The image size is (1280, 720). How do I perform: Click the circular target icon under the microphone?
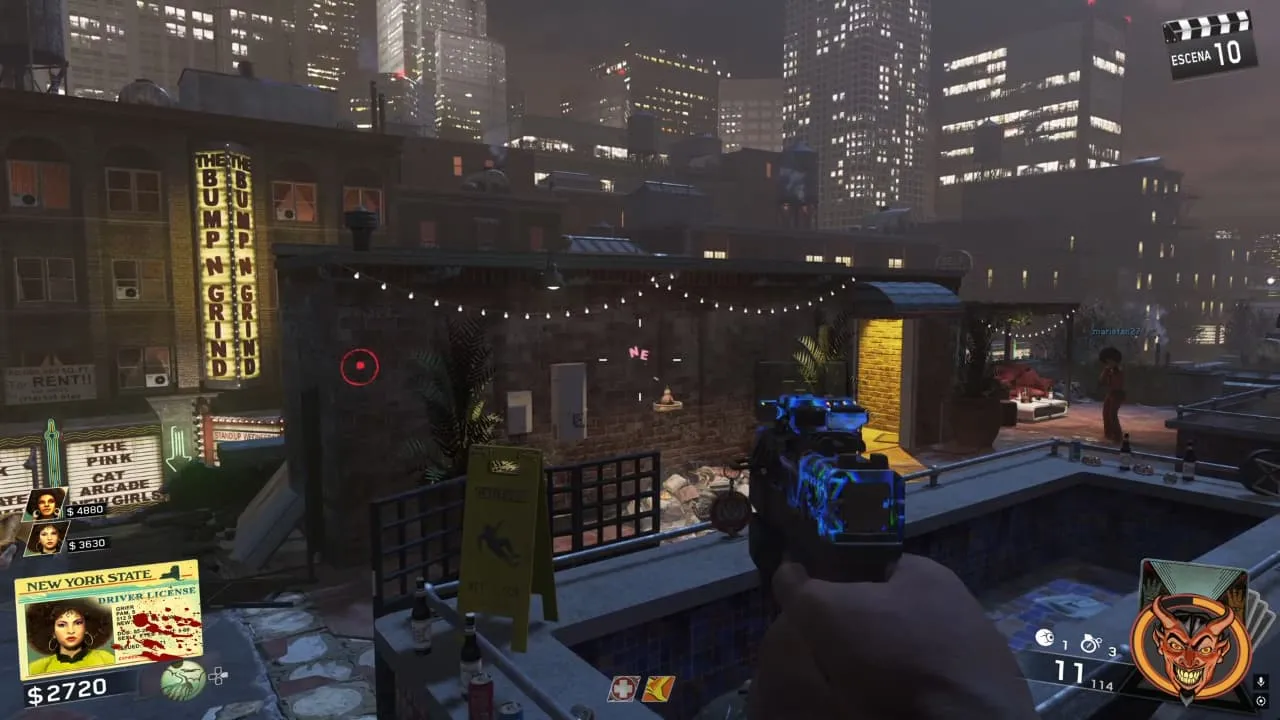pyautogui.click(x=1261, y=703)
